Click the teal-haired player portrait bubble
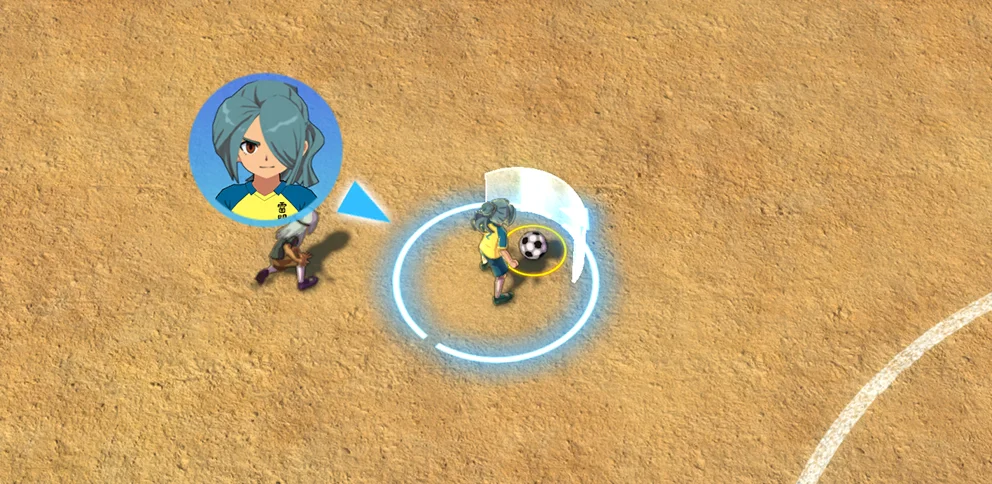Viewport: 992px width, 484px height. (265, 149)
